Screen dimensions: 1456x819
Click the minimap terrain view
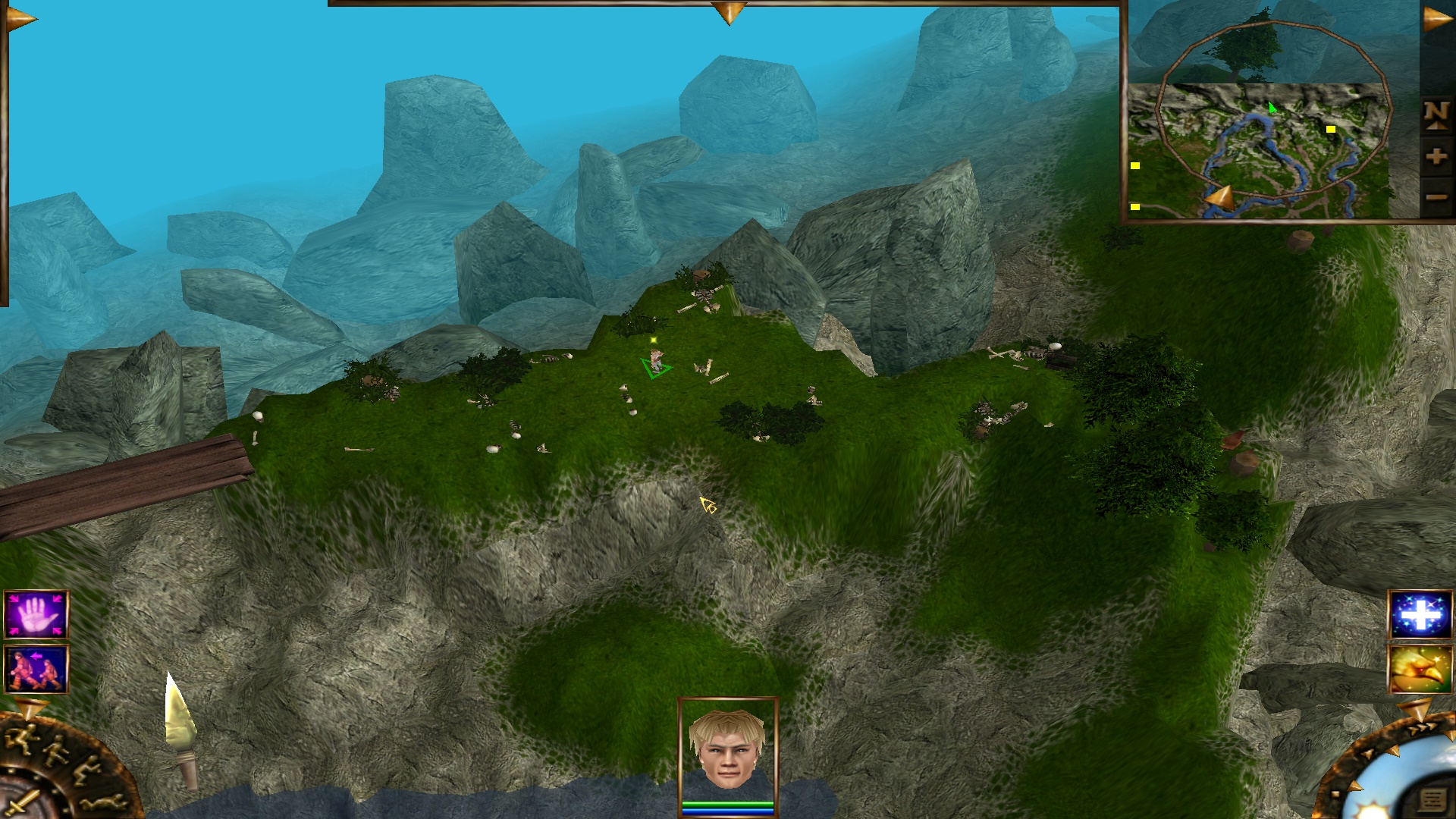pyautogui.click(x=1259, y=152)
